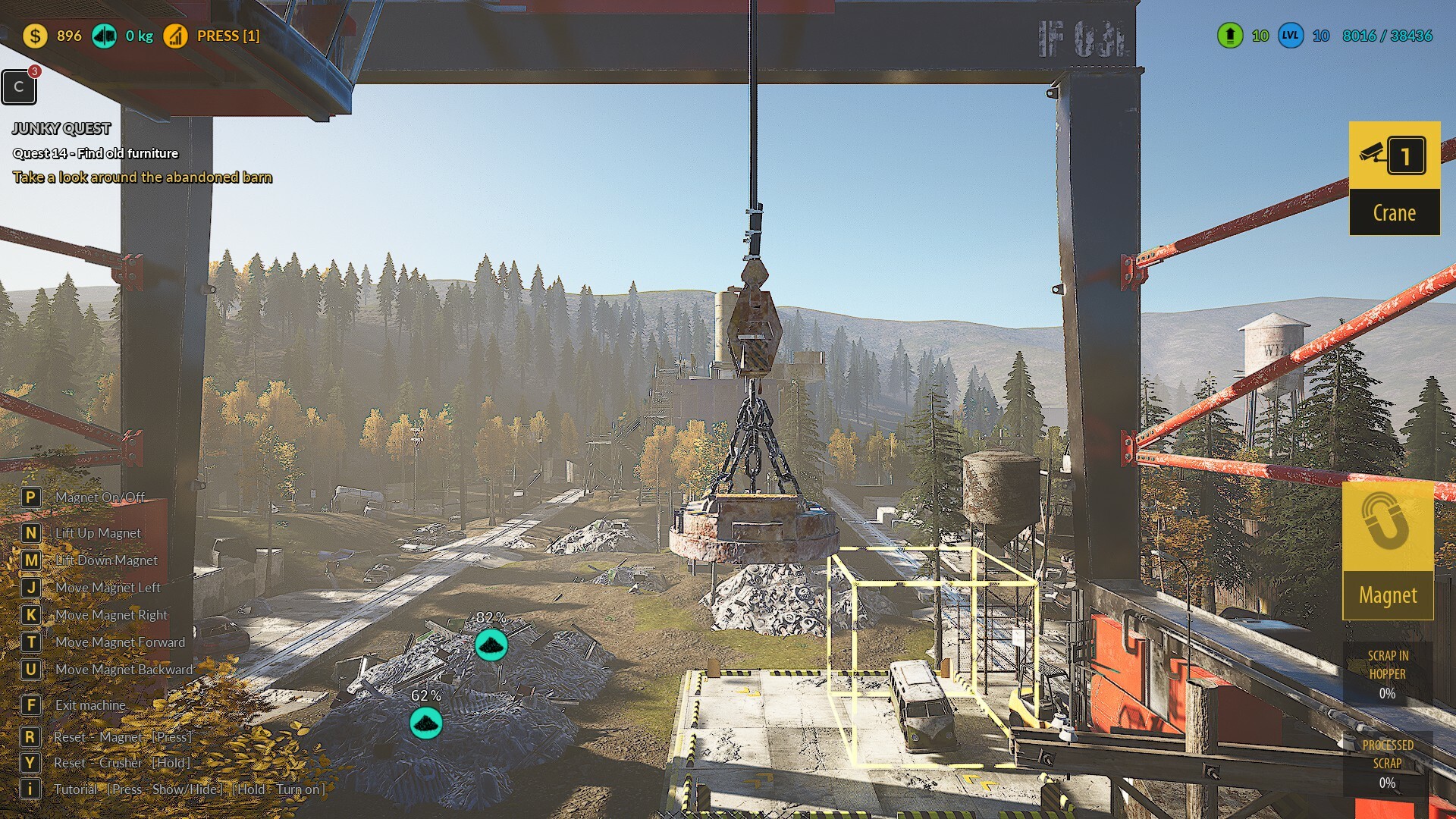Screen dimensions: 1456x819
Task: Click the teal scrap weight icon
Action: pyautogui.click(x=104, y=36)
